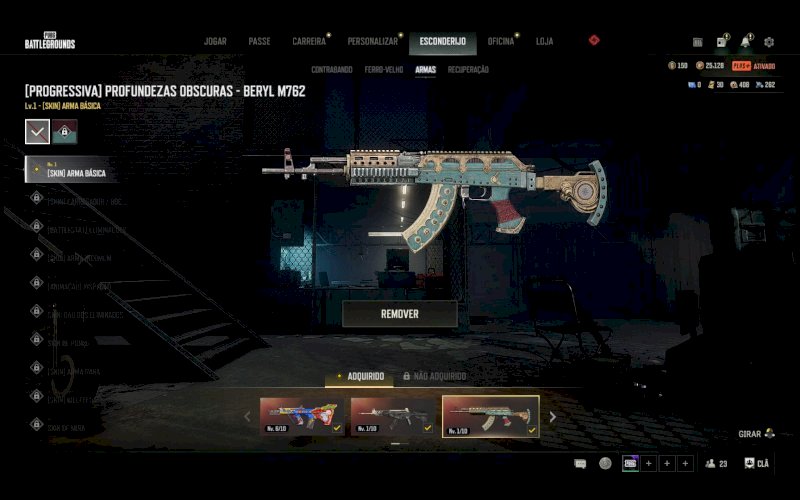Select the checkmark skin variant tile
Image resolution: width=800 pixels, height=500 pixels.
[37, 131]
